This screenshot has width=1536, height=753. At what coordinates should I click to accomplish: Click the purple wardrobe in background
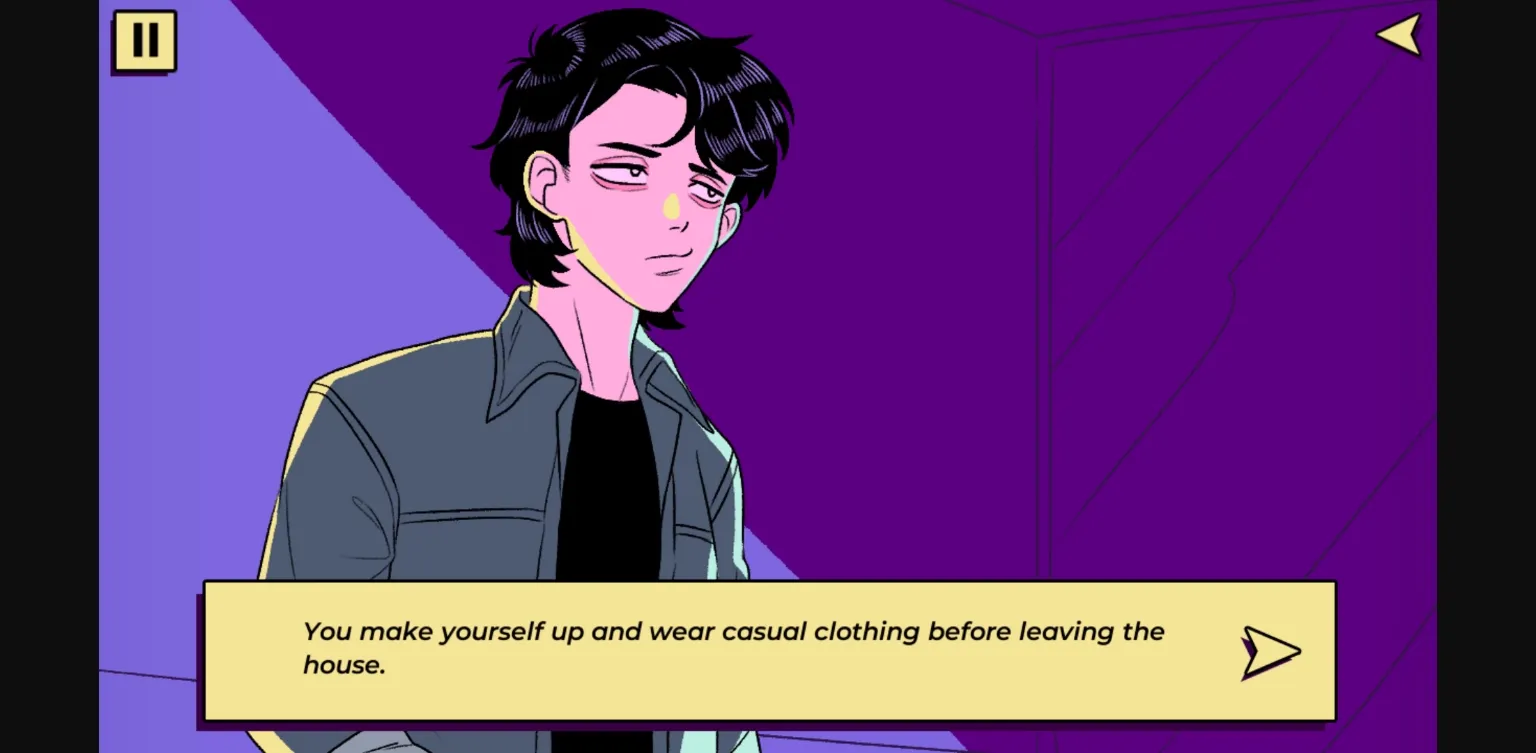1200,300
